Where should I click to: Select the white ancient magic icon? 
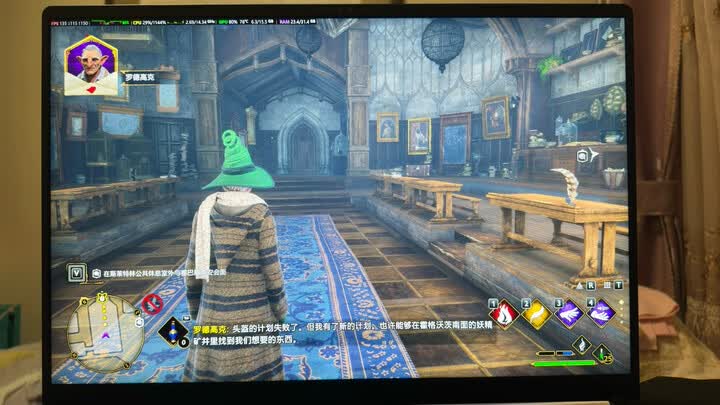coord(581,343)
